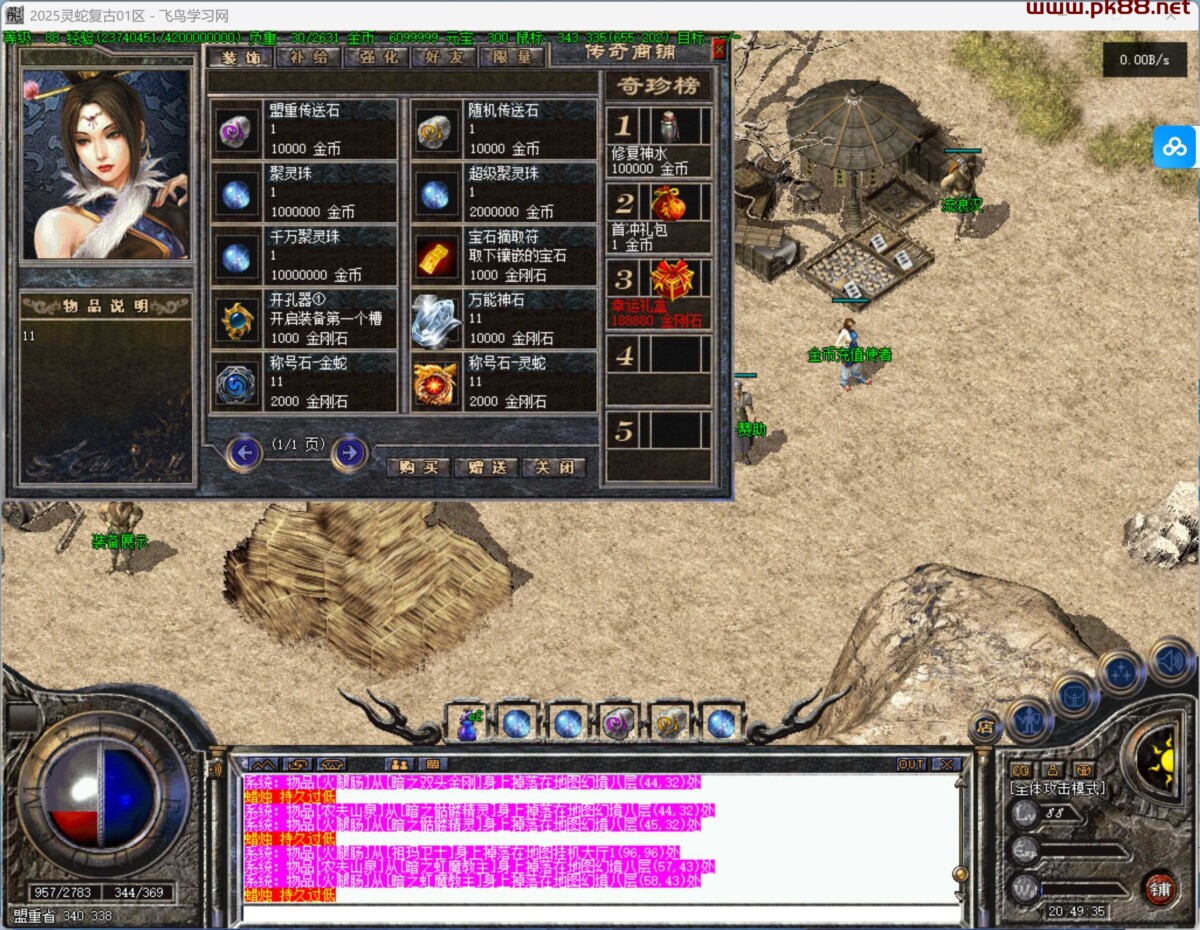Choose the 随机传送石 shop item
The image size is (1200, 930).
pos(504,129)
